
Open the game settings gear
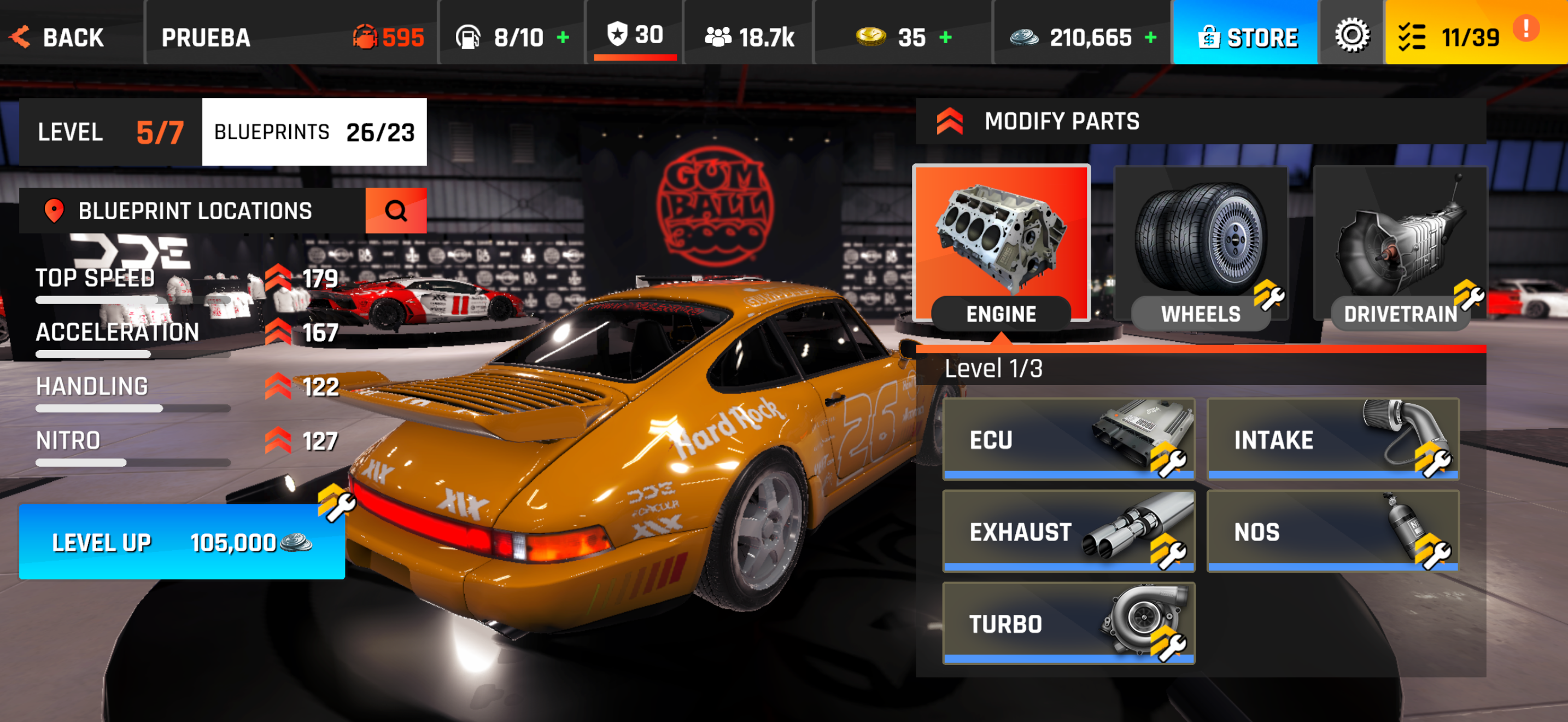[x=1352, y=37]
